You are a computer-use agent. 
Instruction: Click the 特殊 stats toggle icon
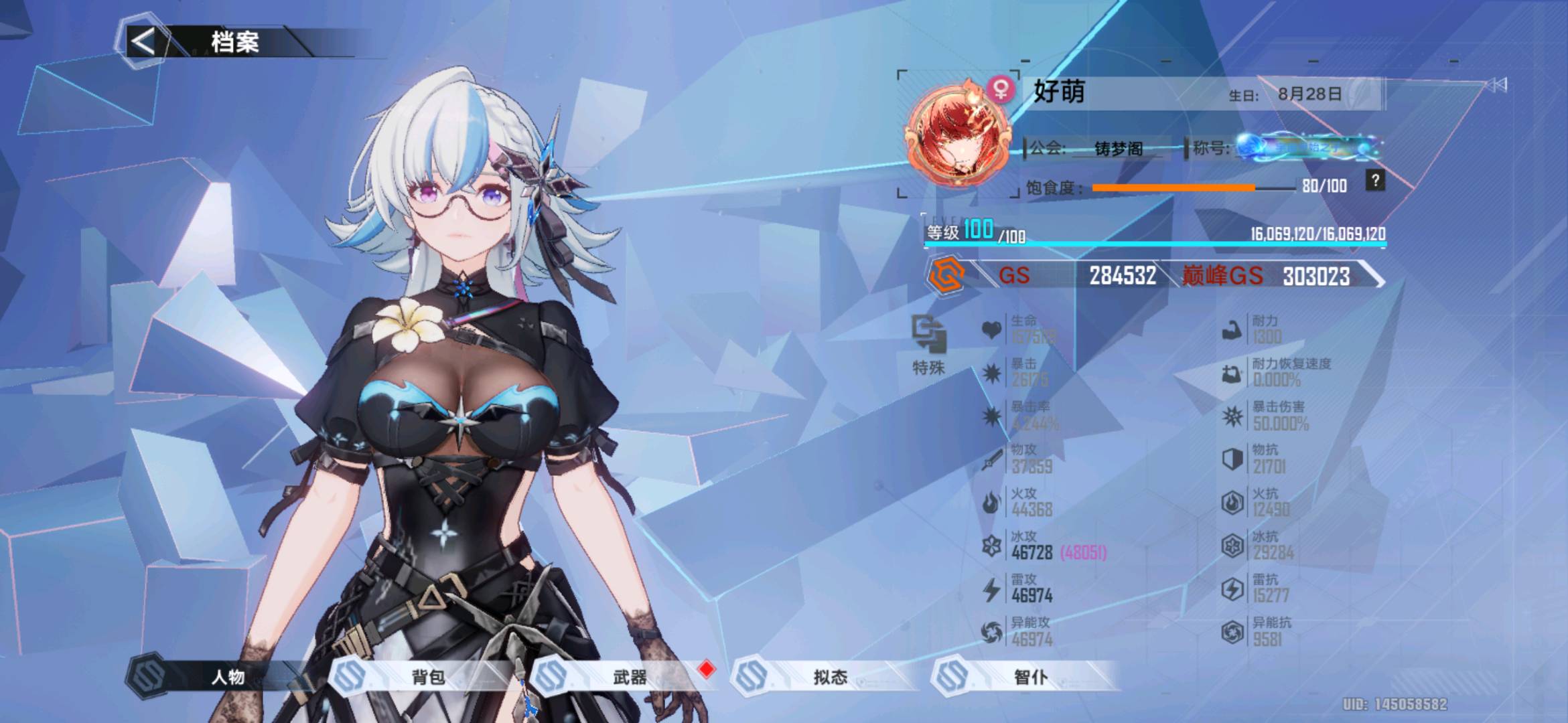(929, 335)
